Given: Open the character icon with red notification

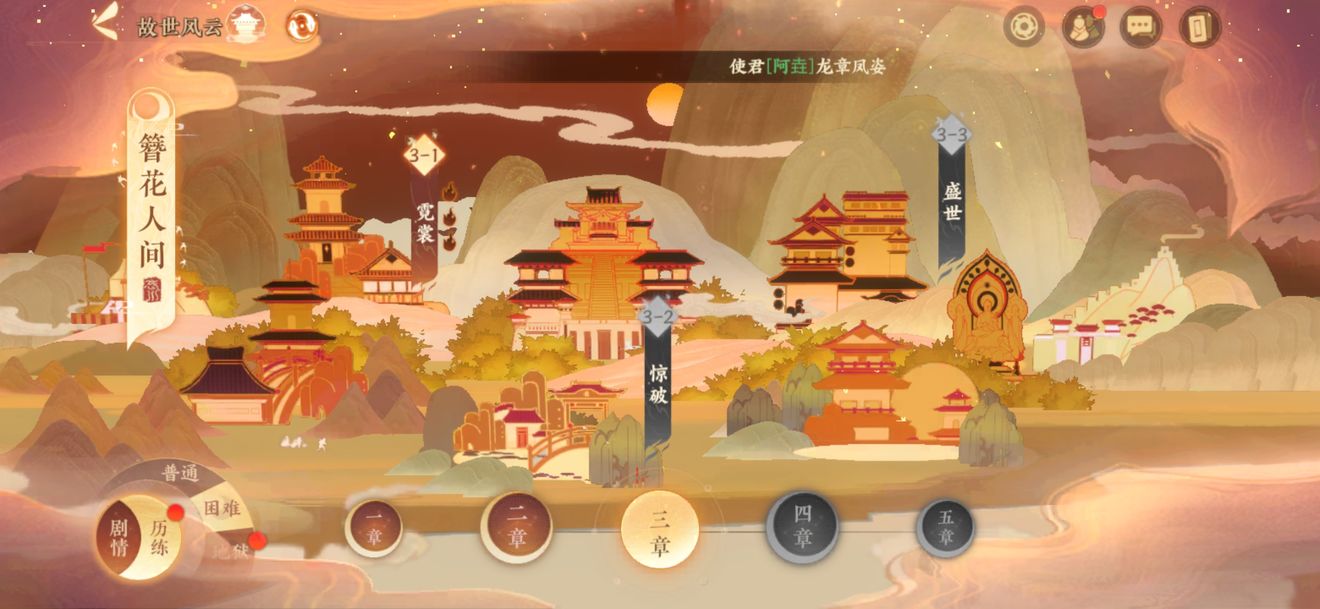Looking at the screenshot, I should (x=1082, y=27).
